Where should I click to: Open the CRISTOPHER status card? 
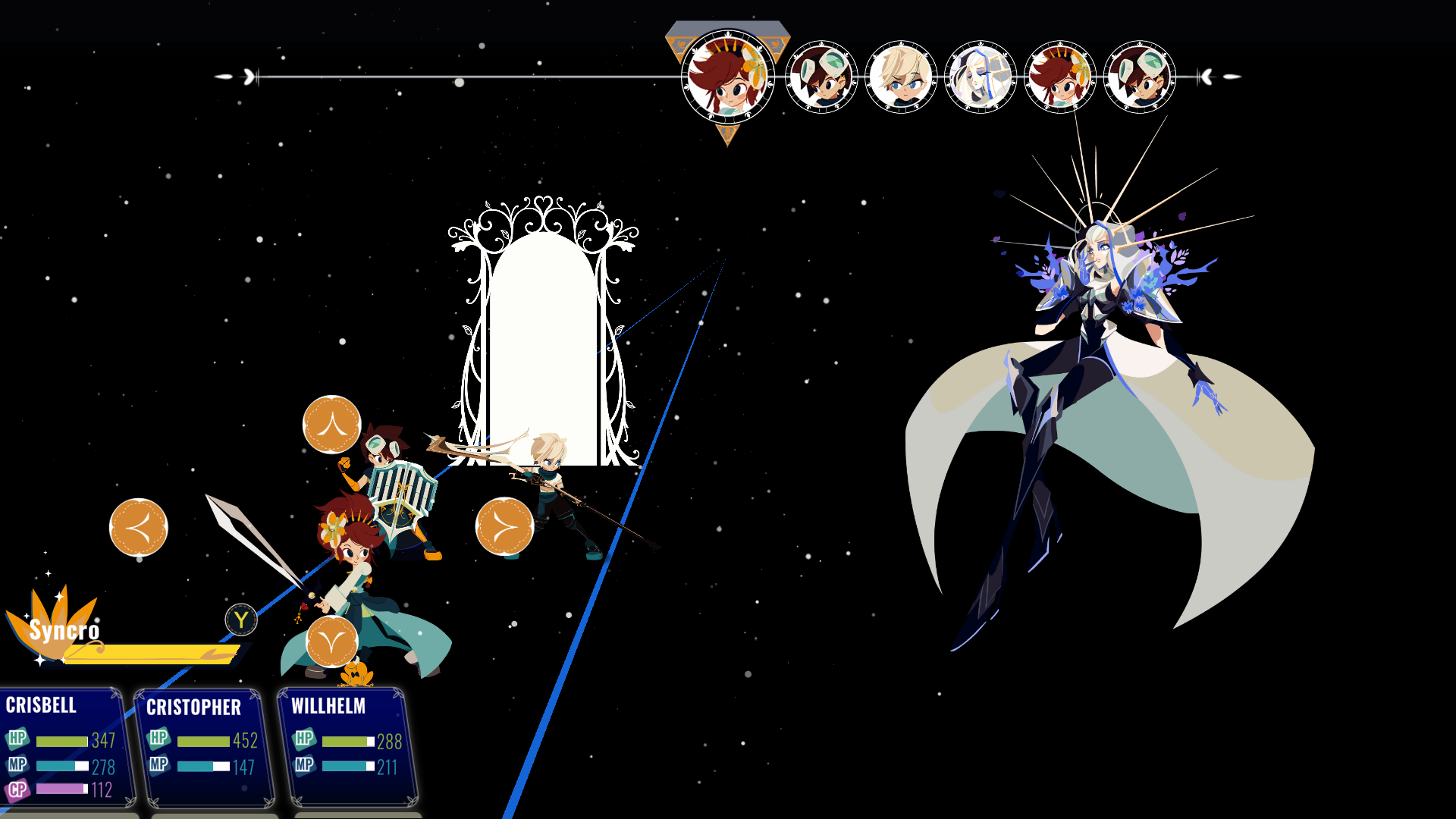click(201, 747)
